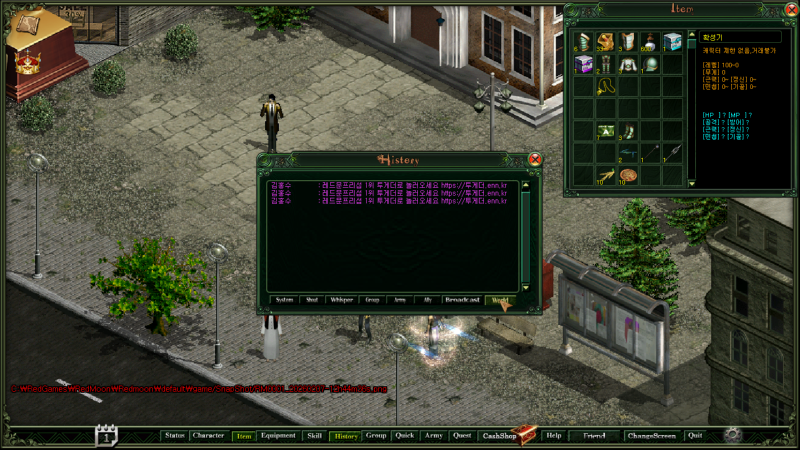
Task: Close the History window
Action: coord(535,159)
